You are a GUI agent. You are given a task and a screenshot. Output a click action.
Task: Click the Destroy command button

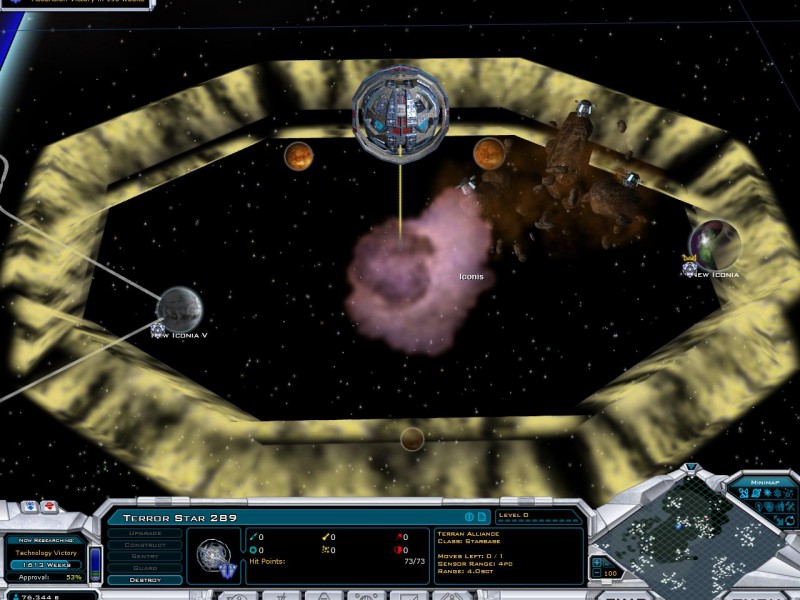coord(145,580)
